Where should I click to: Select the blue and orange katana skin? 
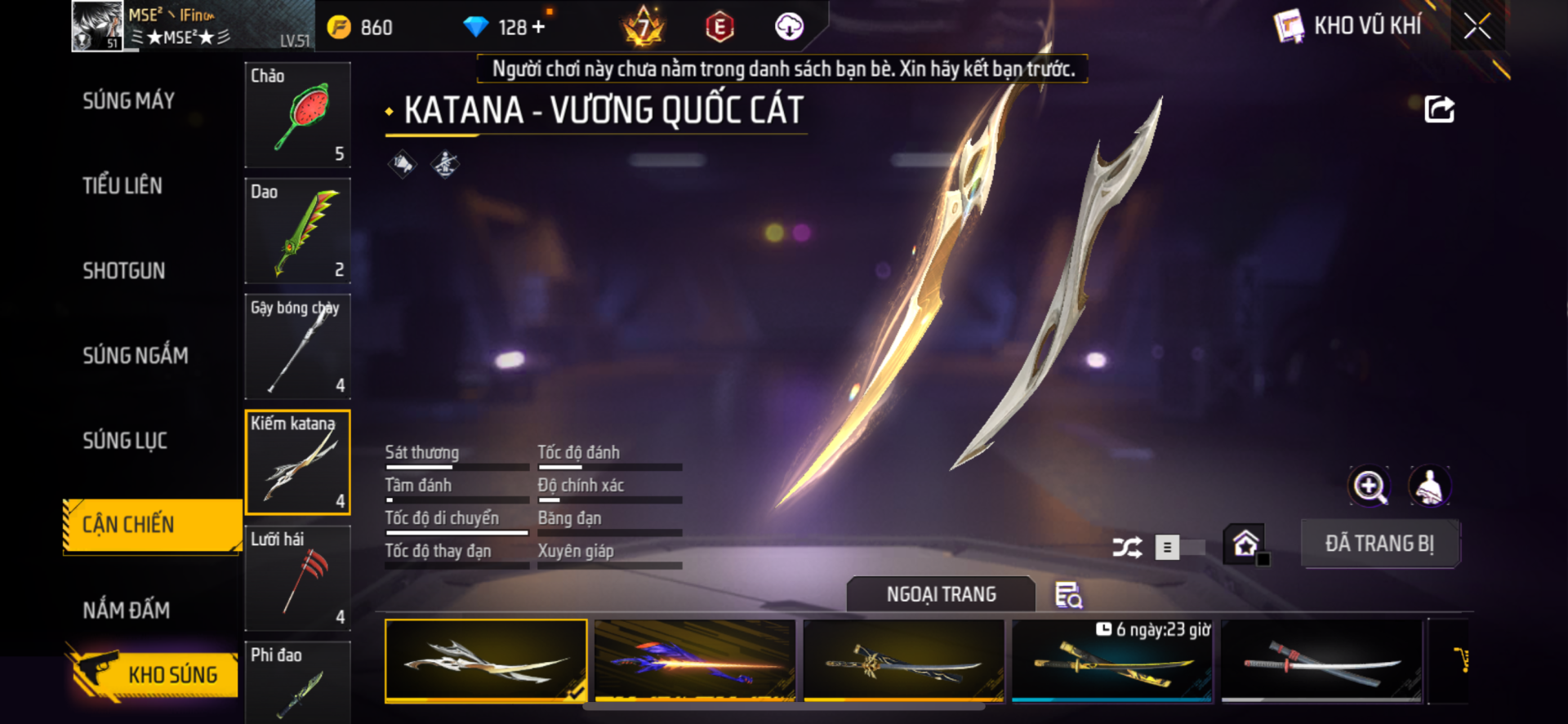(695, 660)
